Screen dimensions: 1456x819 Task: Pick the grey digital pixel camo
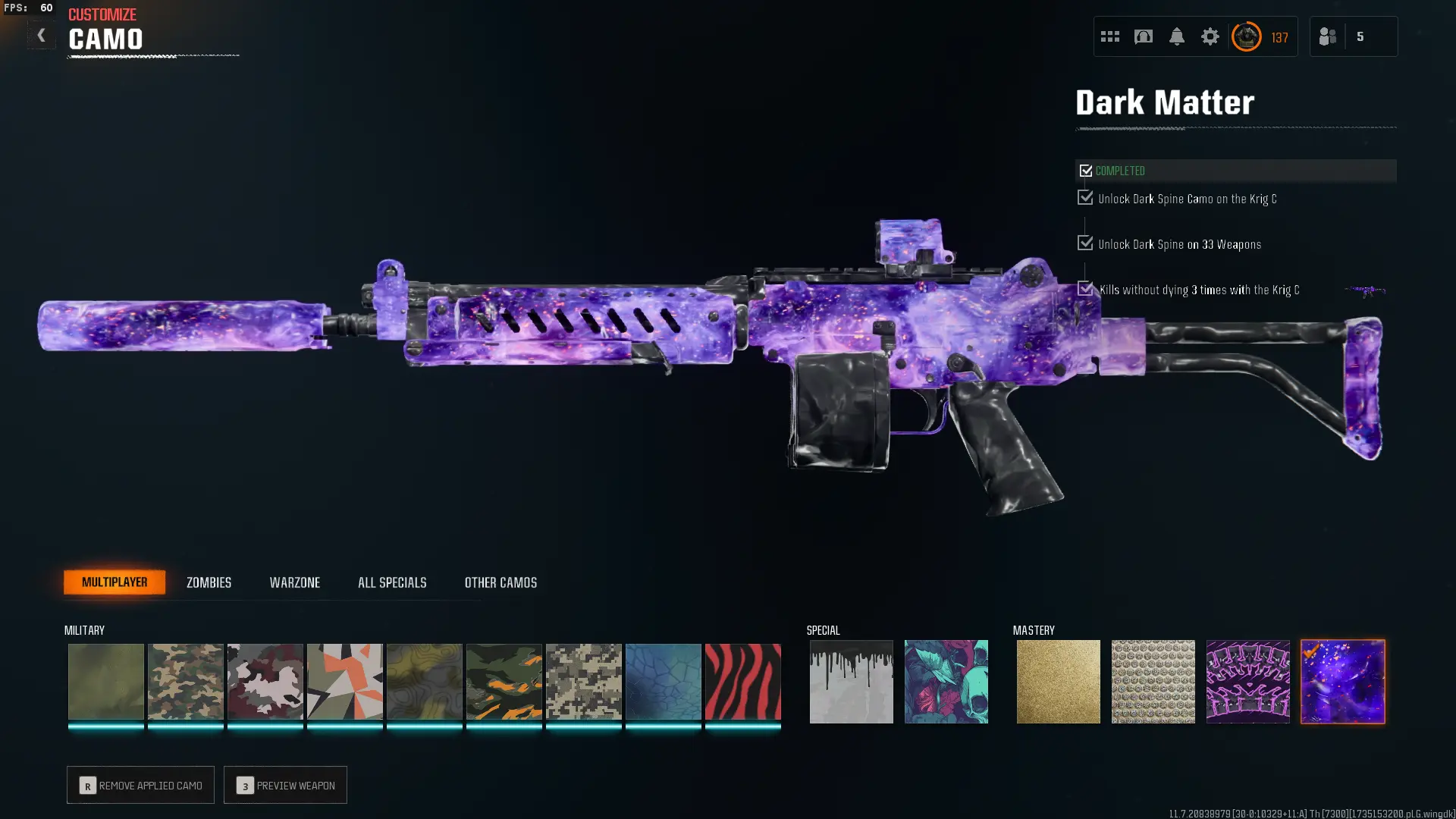(x=583, y=681)
